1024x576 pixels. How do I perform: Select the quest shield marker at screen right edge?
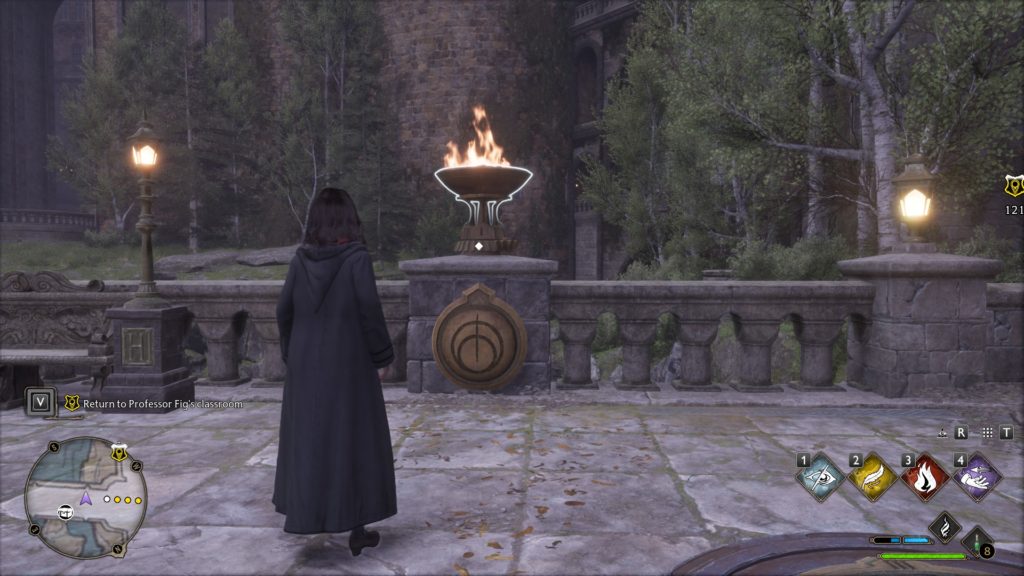(x=1013, y=185)
